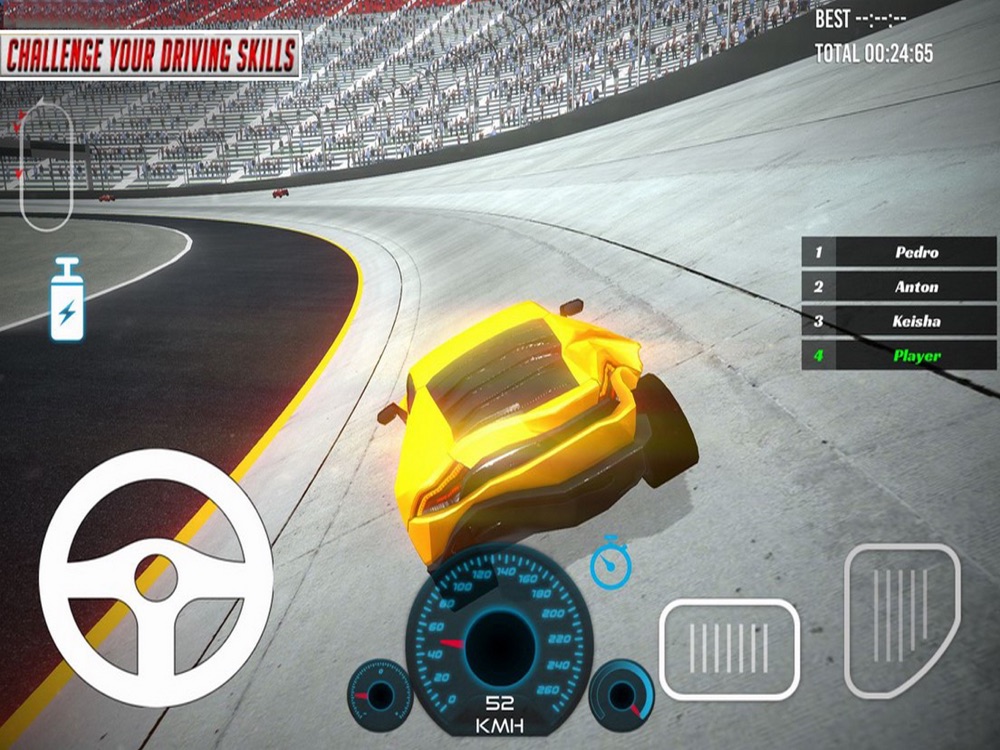Click the green Player standings row
The image size is (1000, 750).
pyautogui.click(x=899, y=355)
